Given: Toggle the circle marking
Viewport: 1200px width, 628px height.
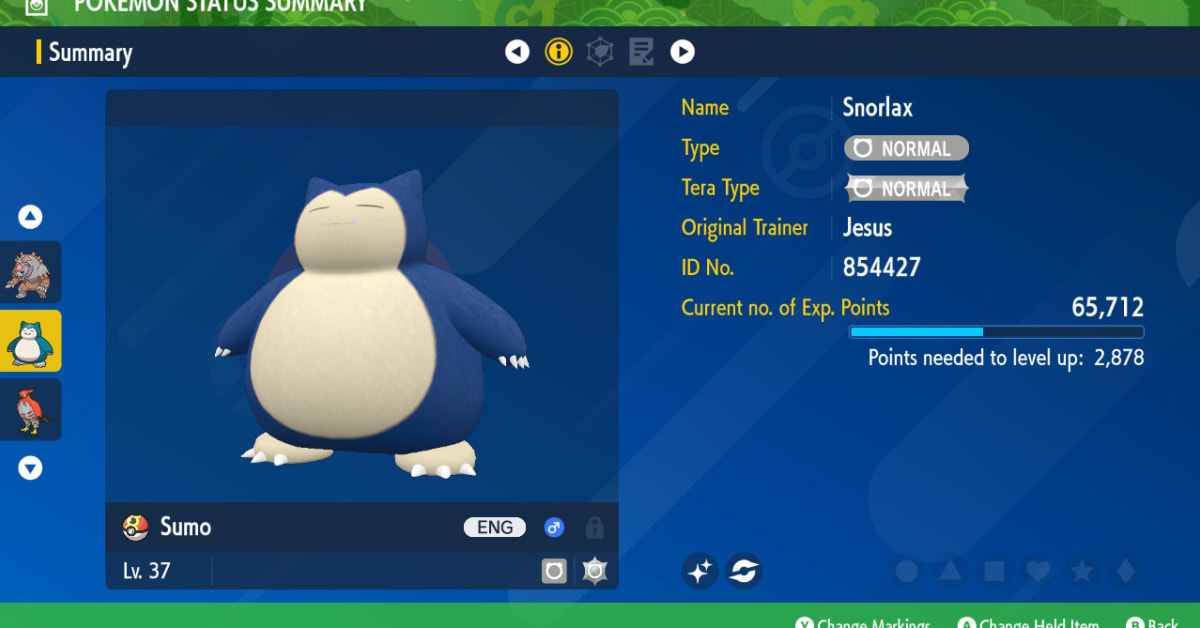Looking at the screenshot, I should click(x=907, y=571).
